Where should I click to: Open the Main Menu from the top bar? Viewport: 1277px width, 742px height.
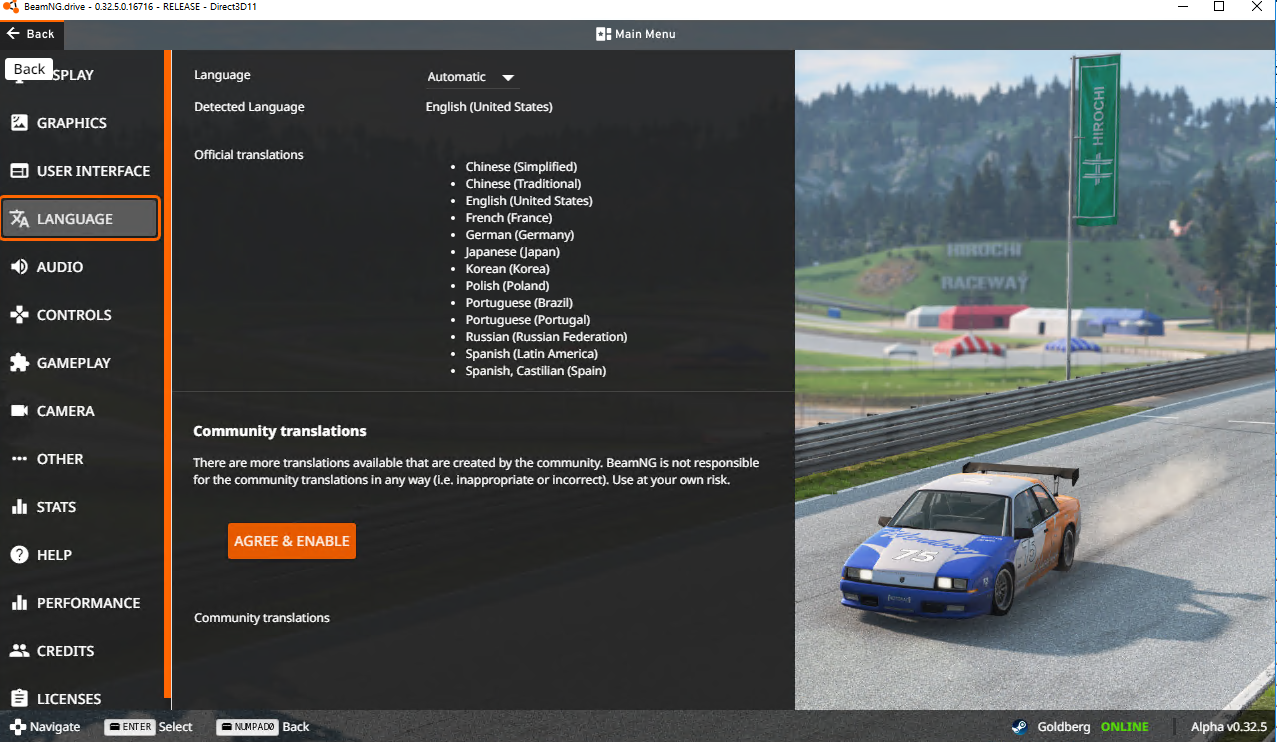(636, 34)
